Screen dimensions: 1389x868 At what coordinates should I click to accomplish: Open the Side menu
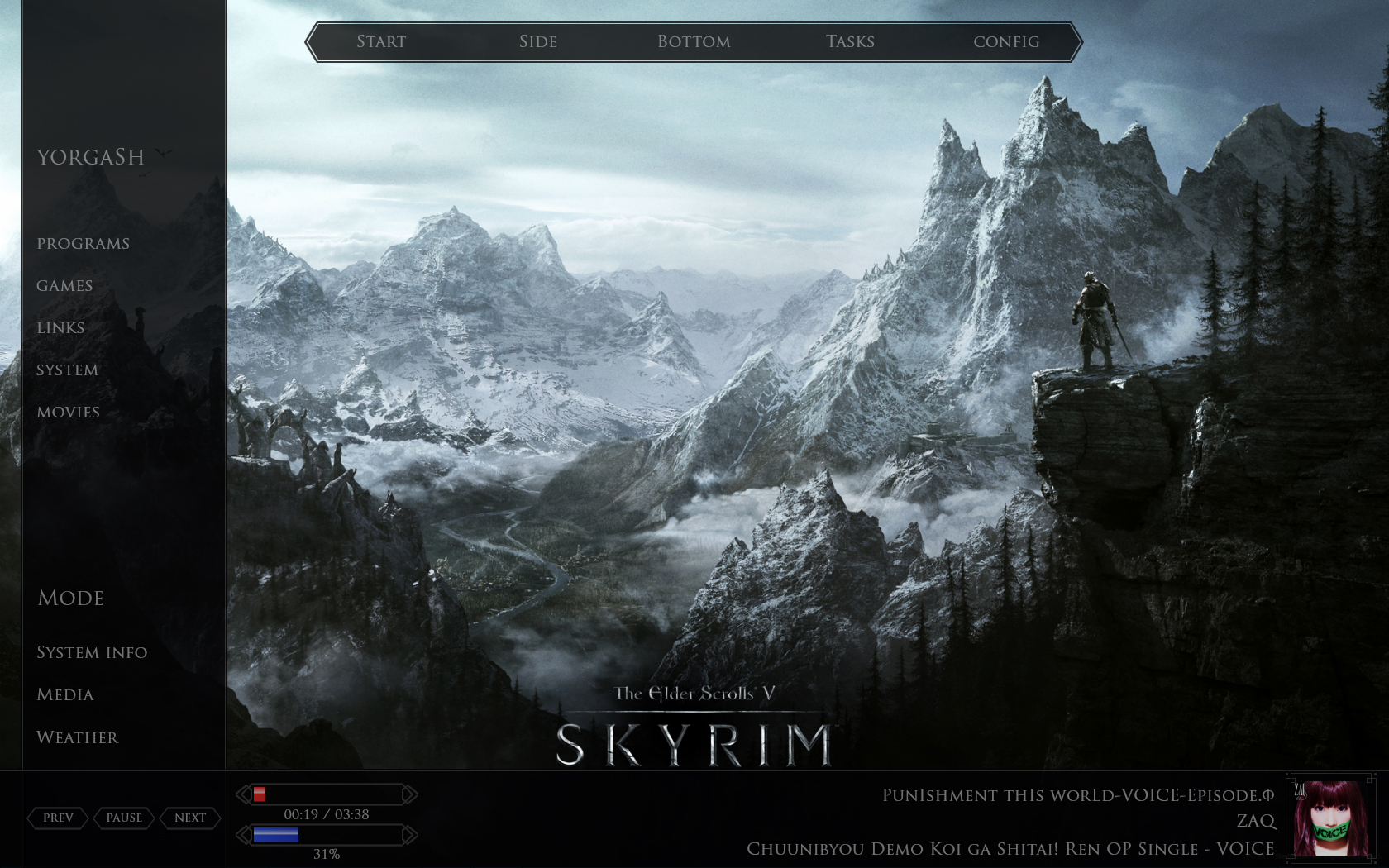(537, 41)
